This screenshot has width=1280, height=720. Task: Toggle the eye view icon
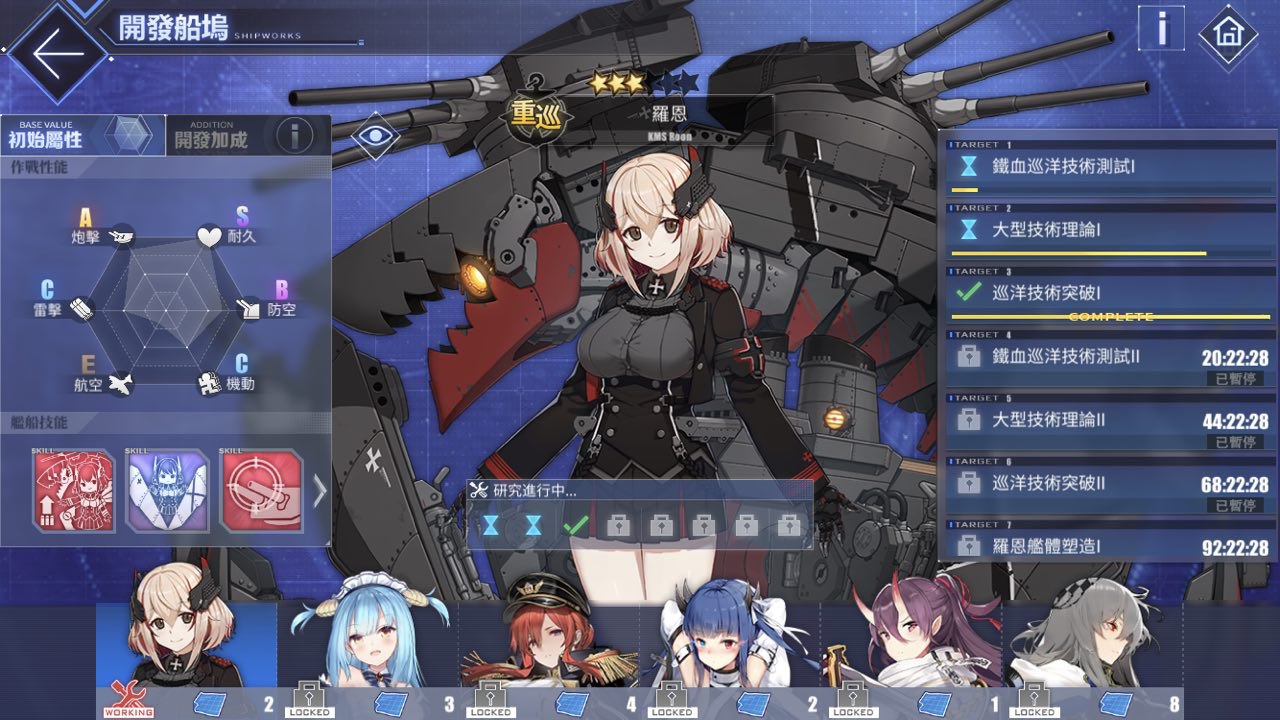376,135
